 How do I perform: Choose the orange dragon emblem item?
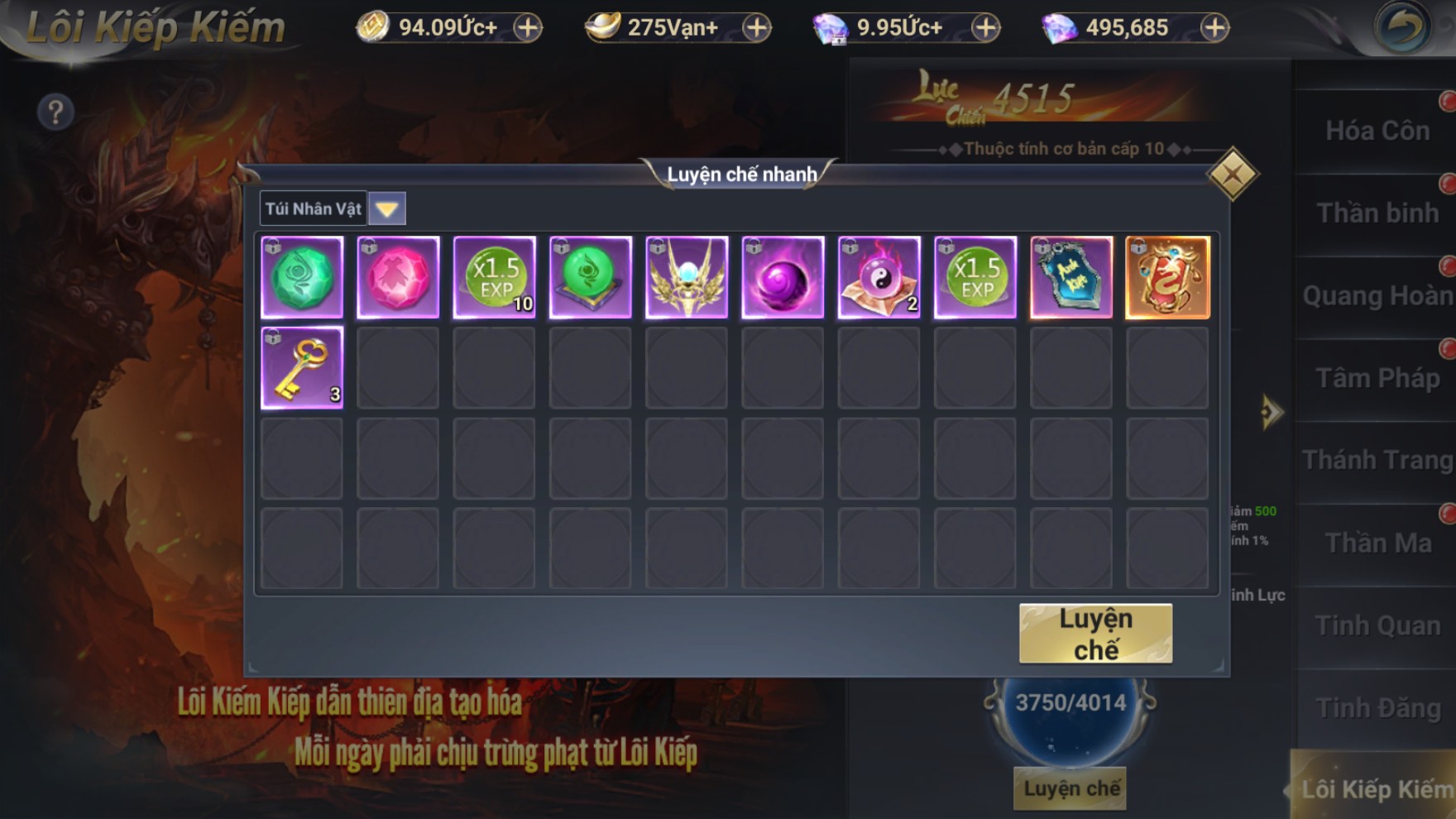click(x=1167, y=277)
